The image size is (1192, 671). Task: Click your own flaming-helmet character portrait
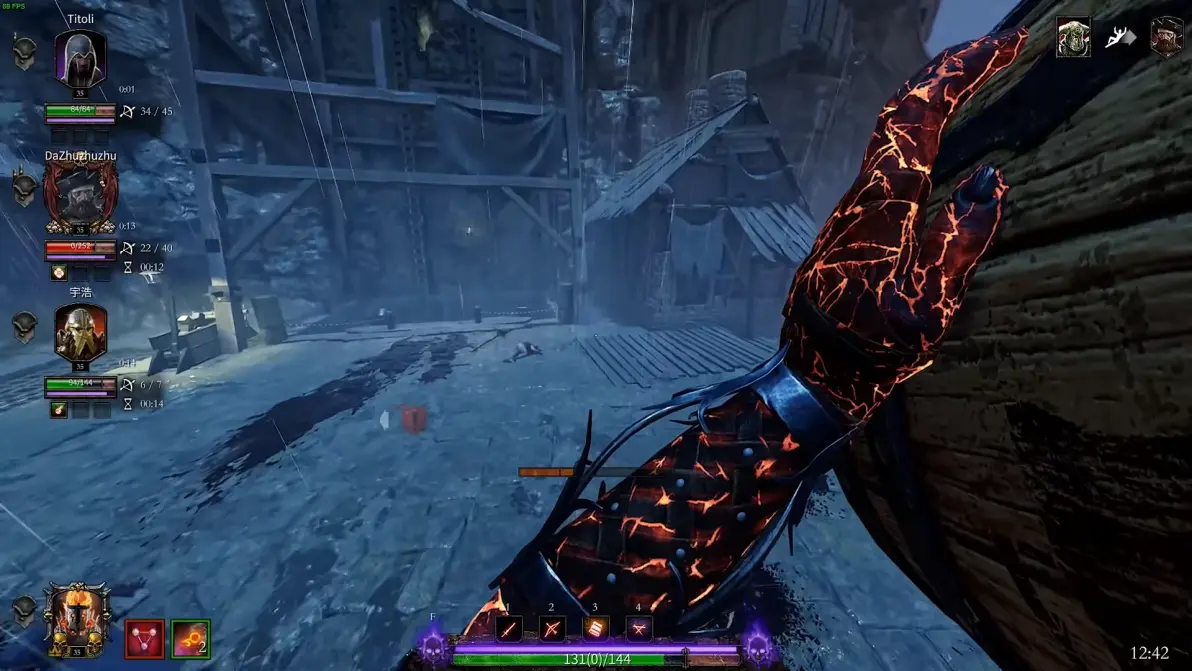point(77,619)
